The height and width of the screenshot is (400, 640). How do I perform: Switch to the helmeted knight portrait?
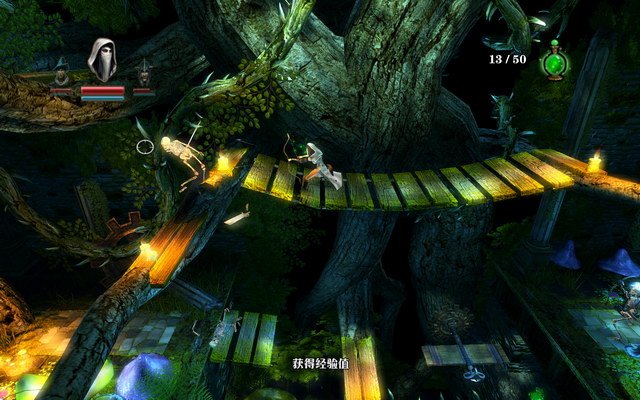click(x=144, y=73)
